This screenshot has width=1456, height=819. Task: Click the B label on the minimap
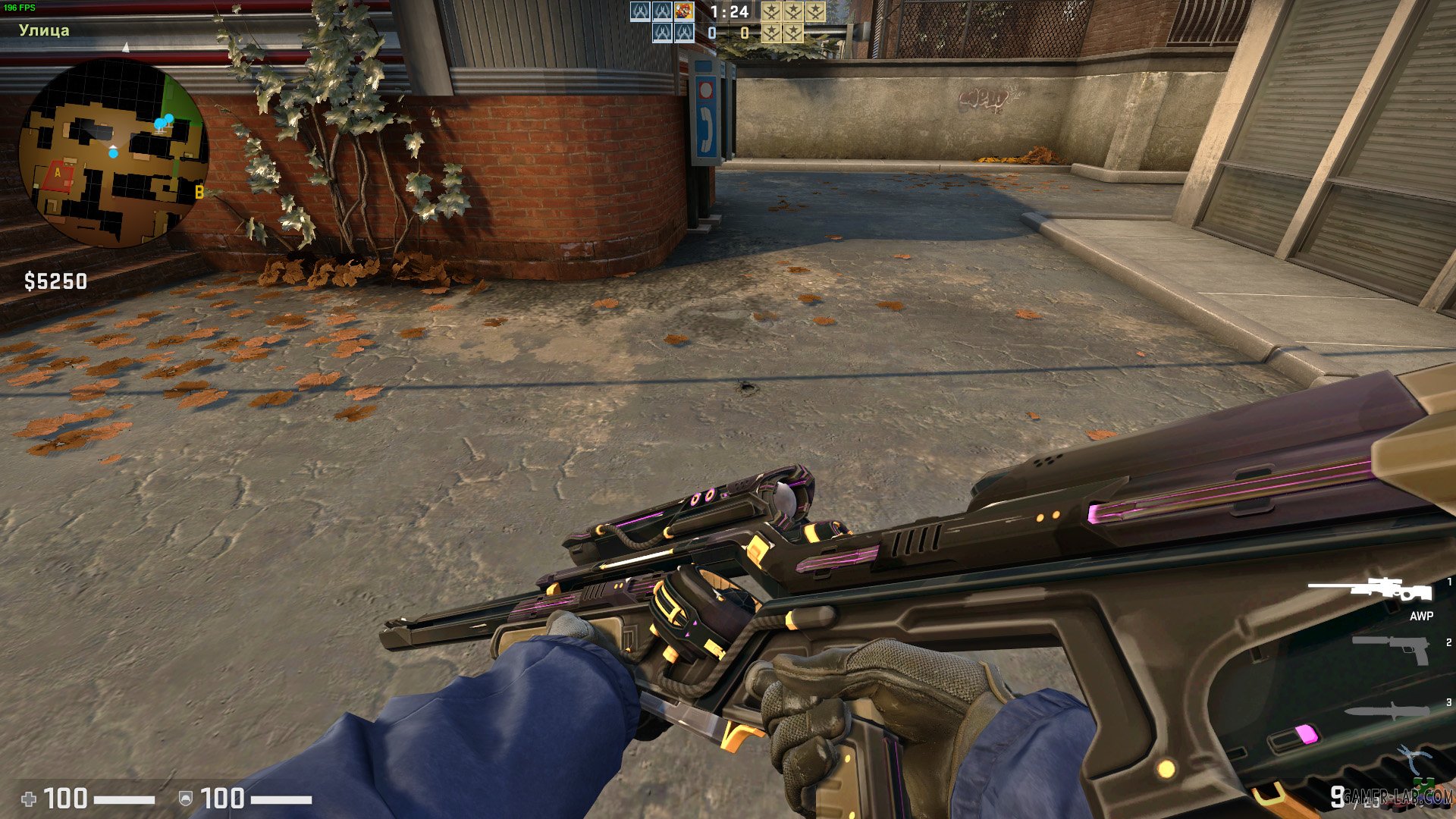[199, 192]
